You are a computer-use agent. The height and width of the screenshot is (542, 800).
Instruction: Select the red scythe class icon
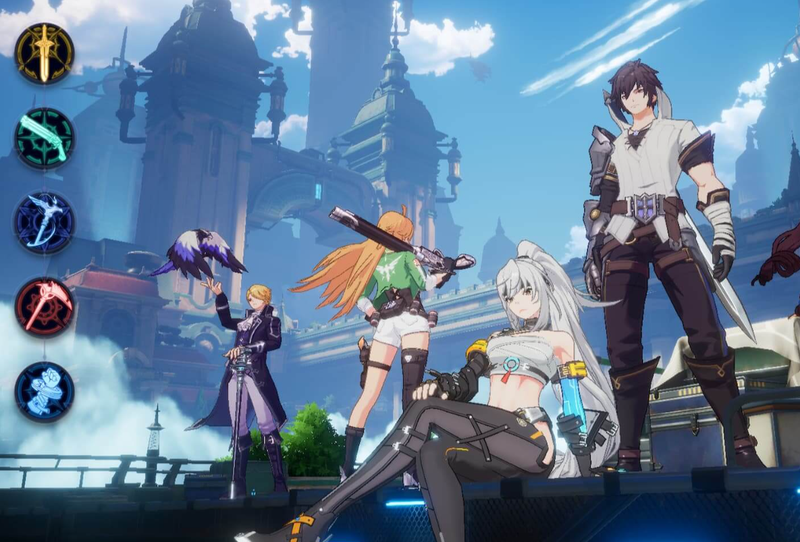(44, 307)
